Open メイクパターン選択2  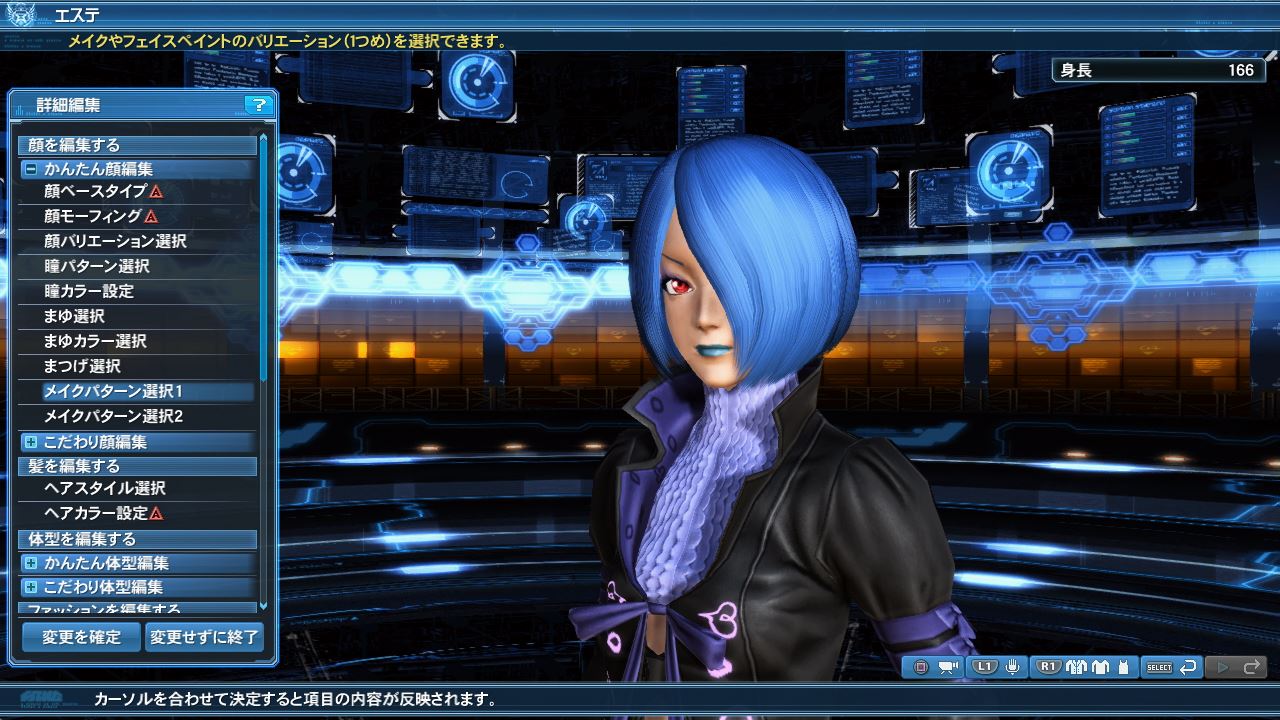click(113, 416)
